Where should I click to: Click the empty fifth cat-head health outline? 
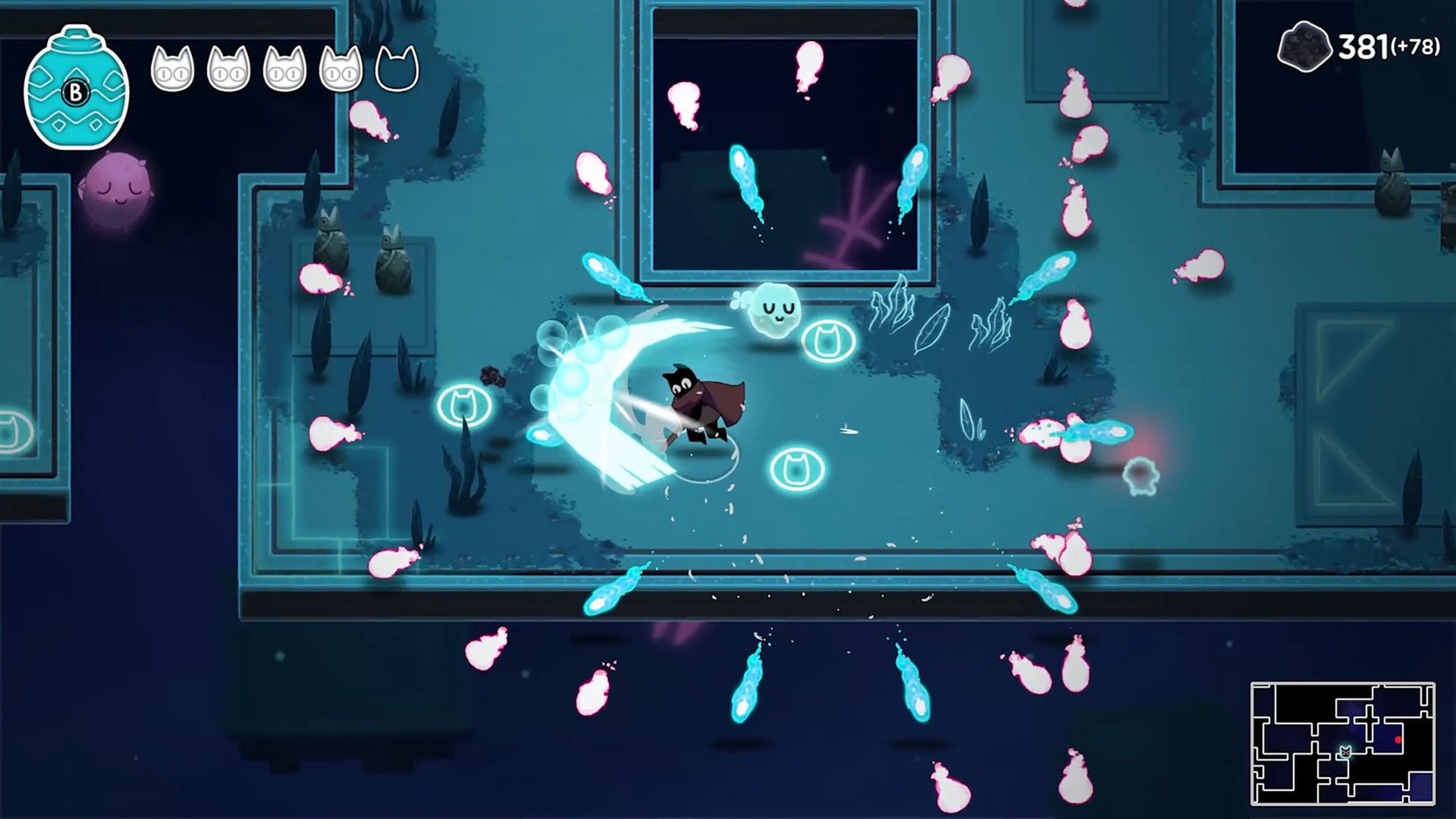pyautogui.click(x=397, y=70)
